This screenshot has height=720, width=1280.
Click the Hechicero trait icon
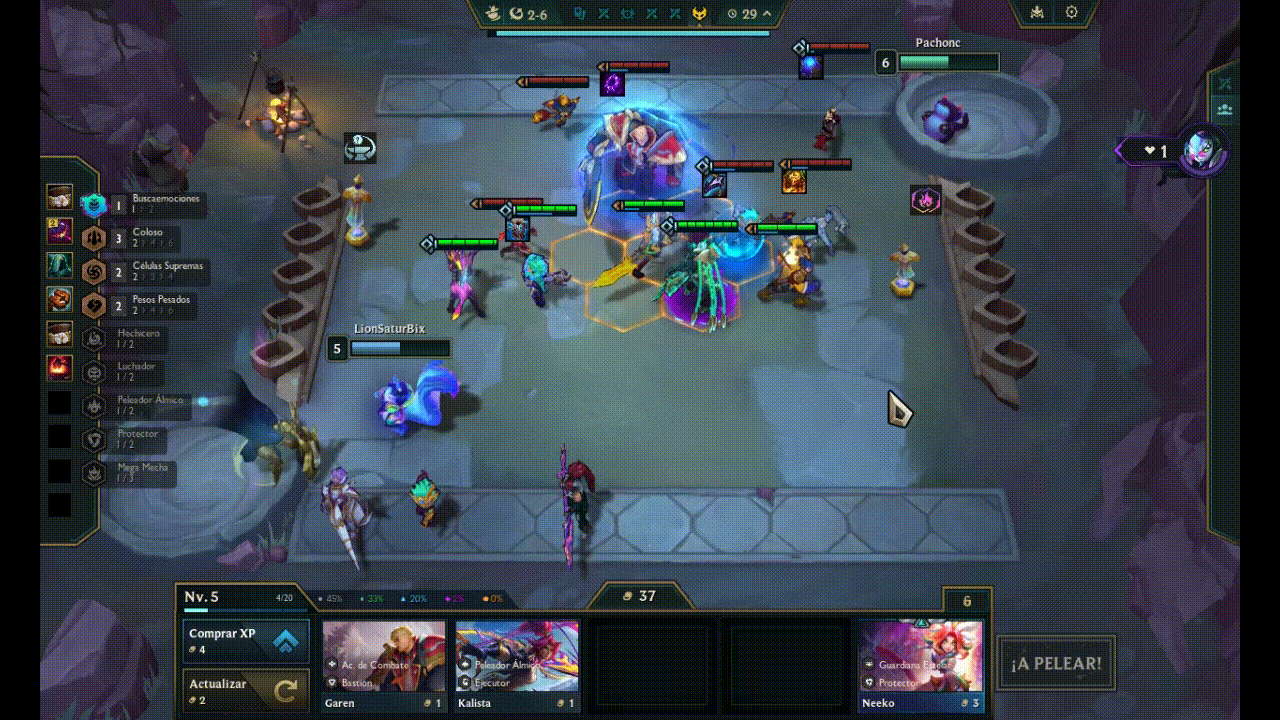[x=92, y=337]
